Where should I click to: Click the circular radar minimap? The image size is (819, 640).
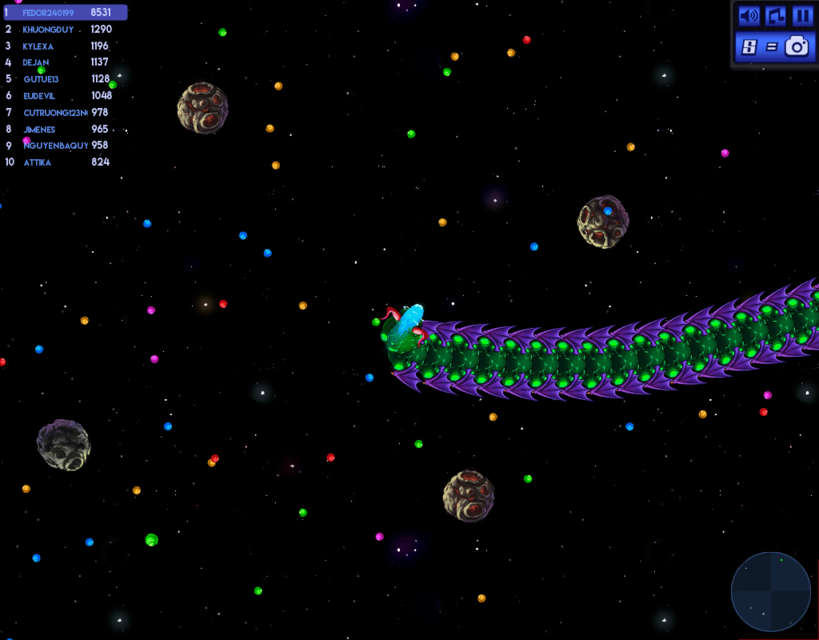pos(771,591)
